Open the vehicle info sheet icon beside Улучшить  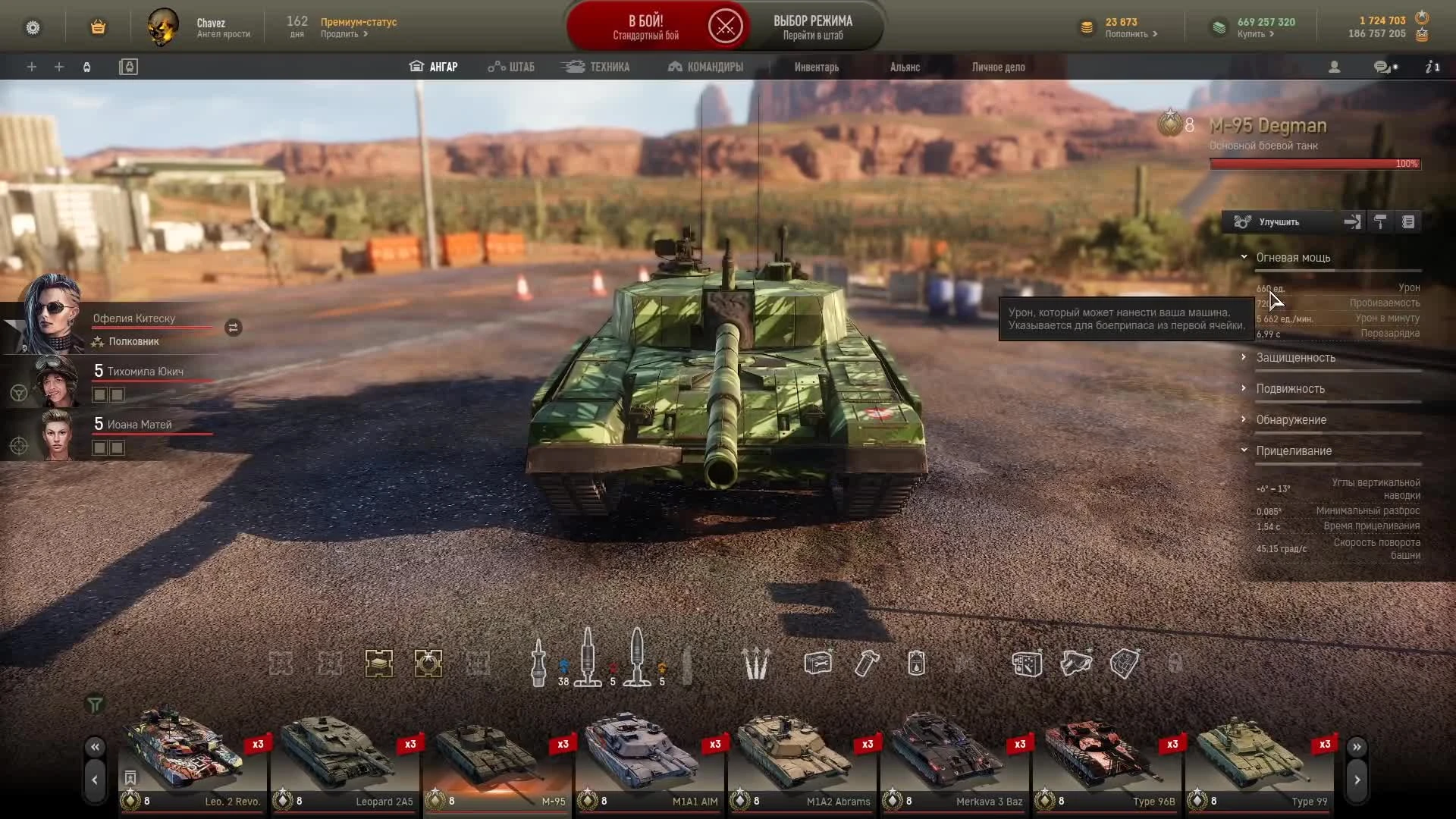tap(1409, 221)
